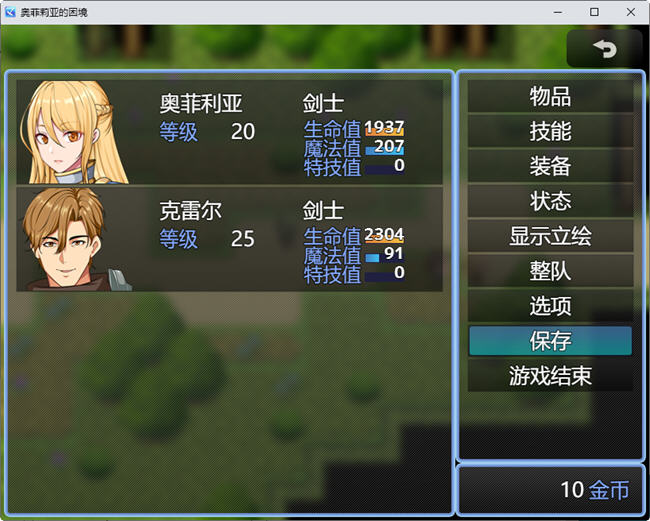
Task: Click the back arrow button
Action: (604, 48)
